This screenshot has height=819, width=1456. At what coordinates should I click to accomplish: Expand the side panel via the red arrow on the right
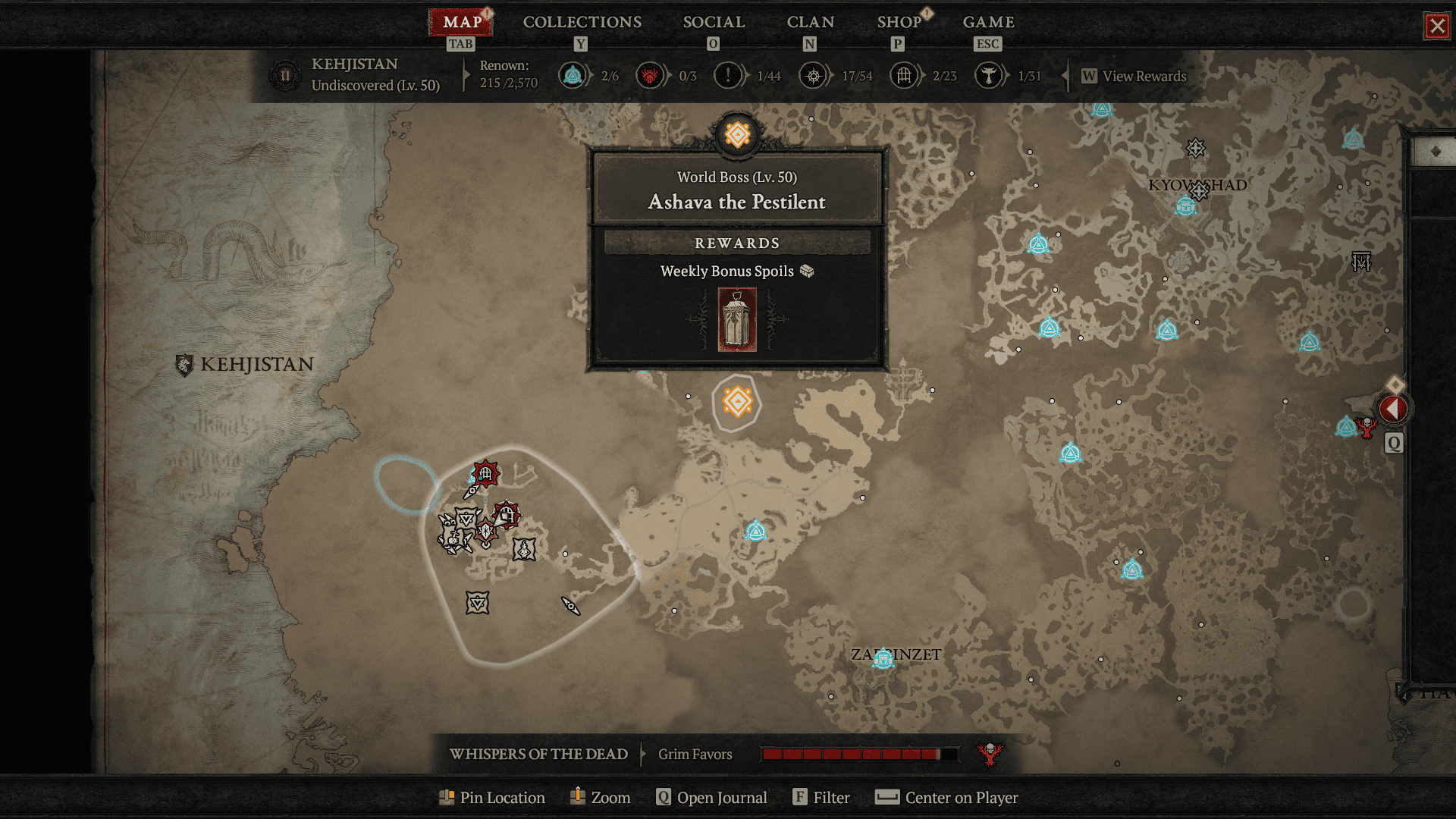(x=1394, y=409)
